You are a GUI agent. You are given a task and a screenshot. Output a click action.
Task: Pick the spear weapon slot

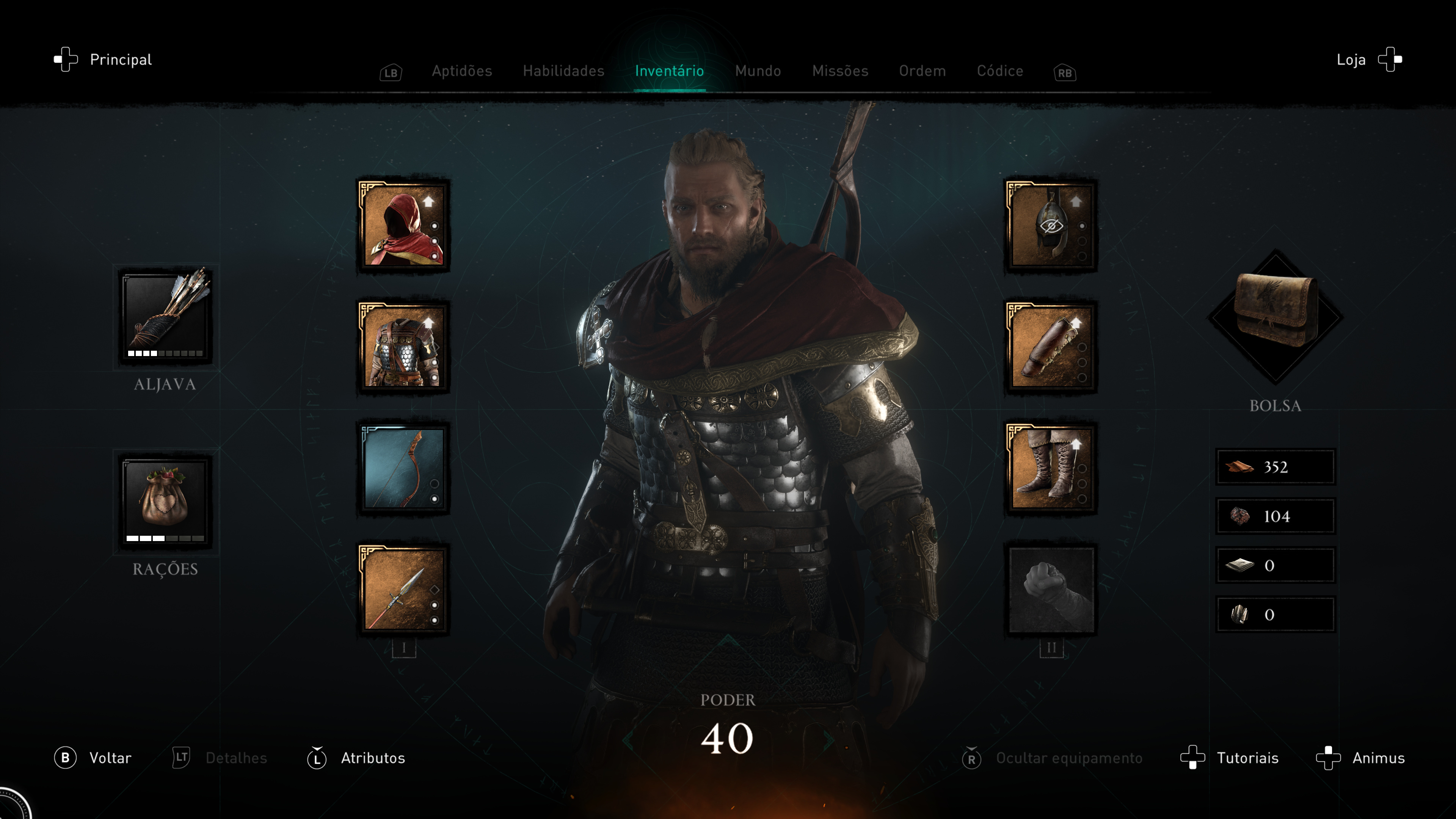pos(403,590)
